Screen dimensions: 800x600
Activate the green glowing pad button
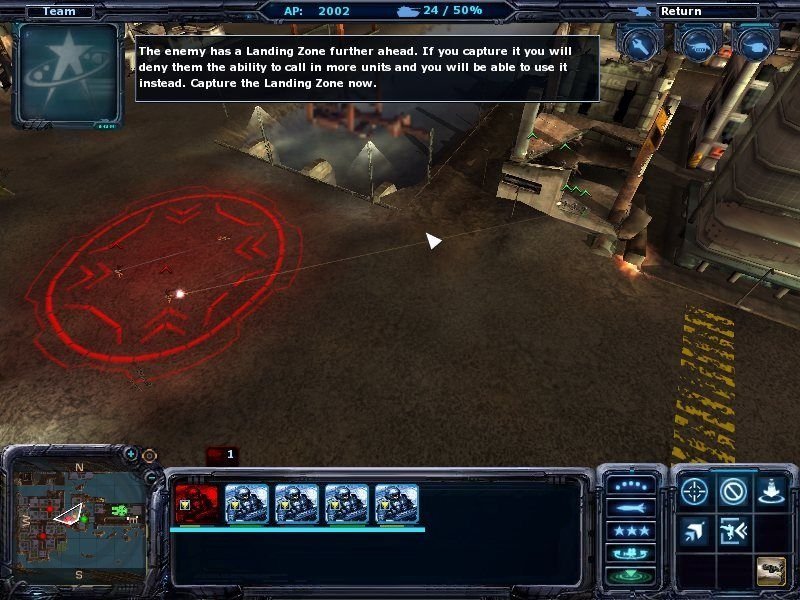click(631, 576)
